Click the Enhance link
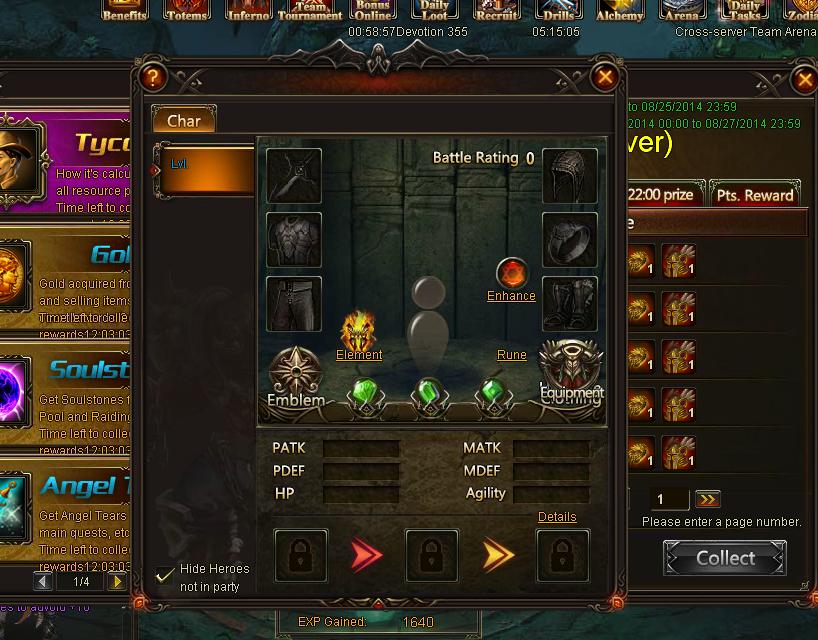 coord(511,296)
